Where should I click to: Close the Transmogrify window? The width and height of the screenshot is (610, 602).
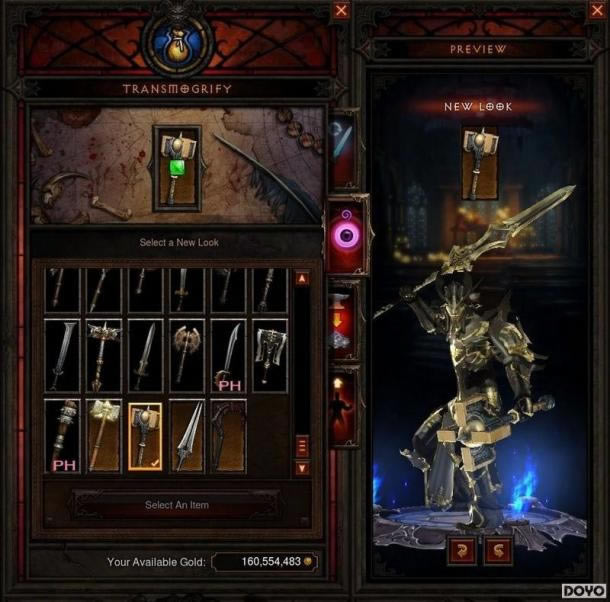tap(342, 10)
